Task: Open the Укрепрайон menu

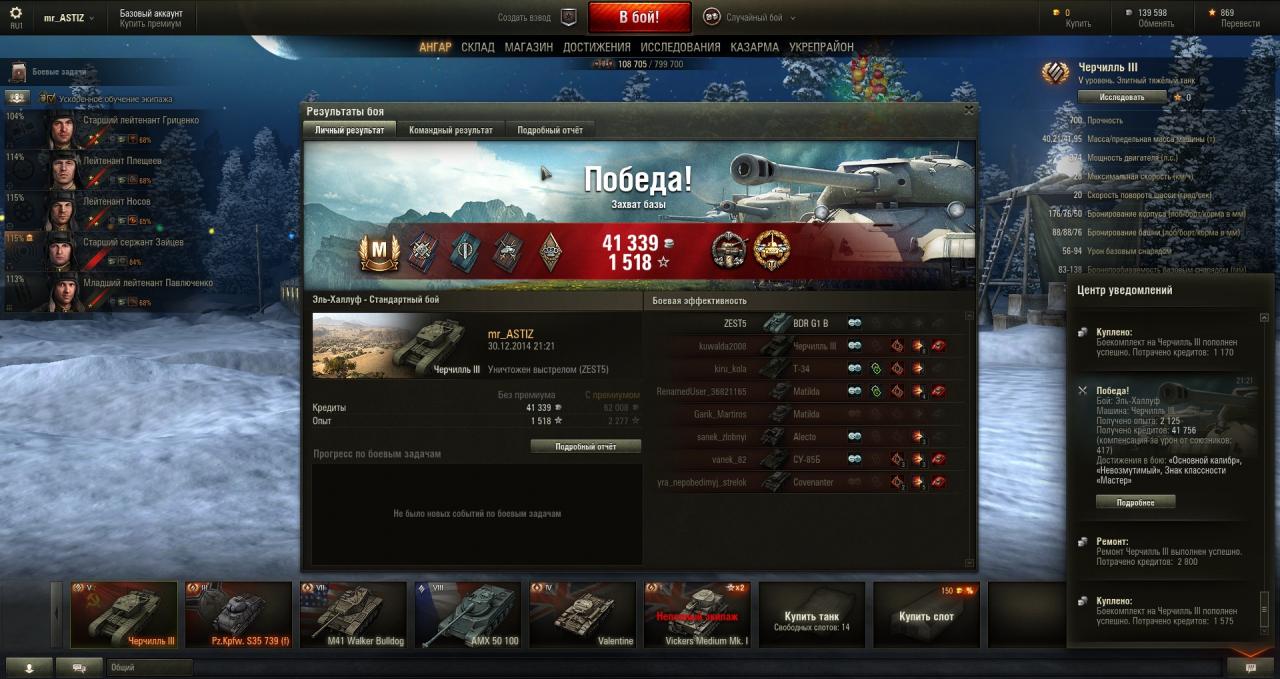Action: [821, 47]
